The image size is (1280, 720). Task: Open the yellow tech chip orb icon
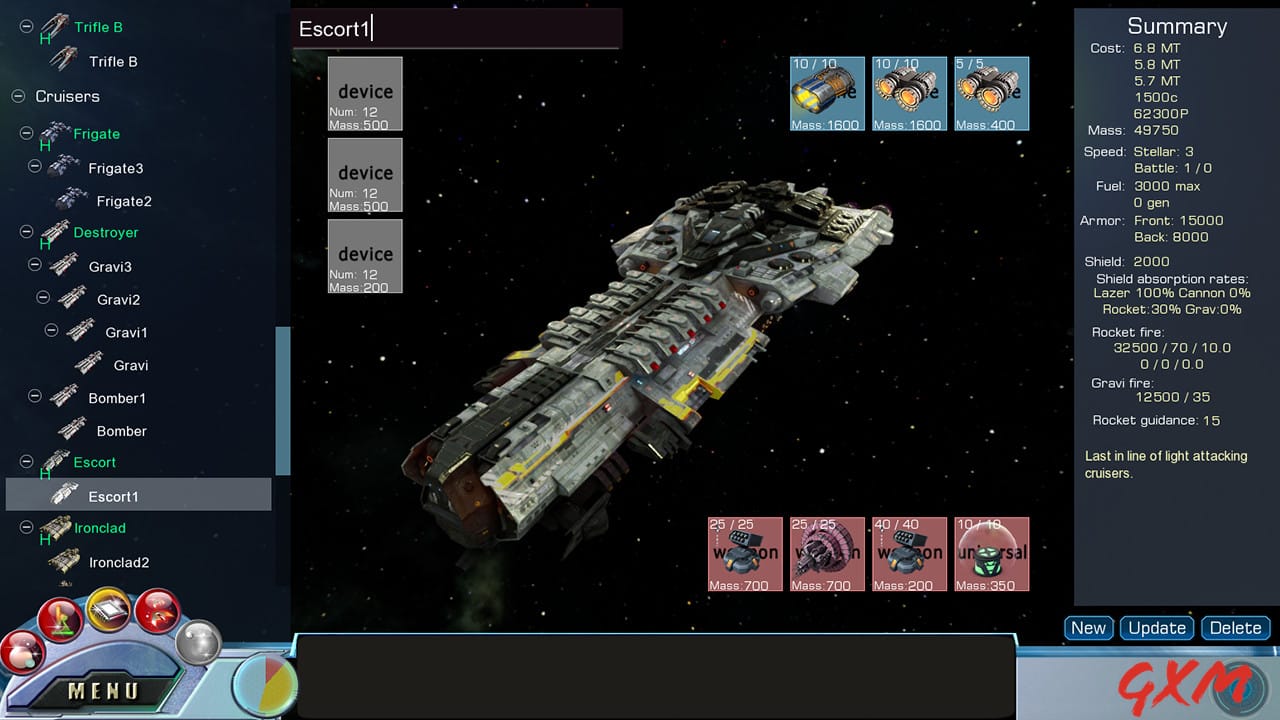coord(108,612)
